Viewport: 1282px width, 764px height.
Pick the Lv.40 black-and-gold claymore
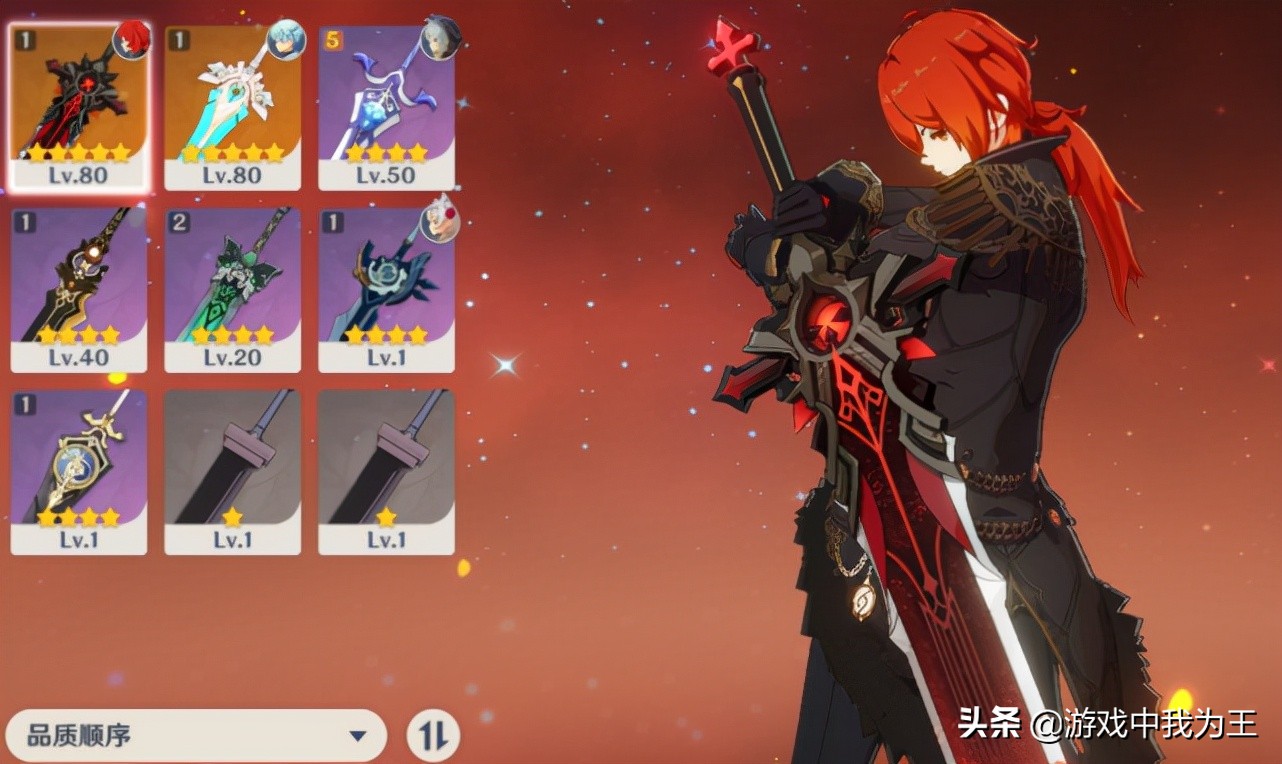point(78,289)
